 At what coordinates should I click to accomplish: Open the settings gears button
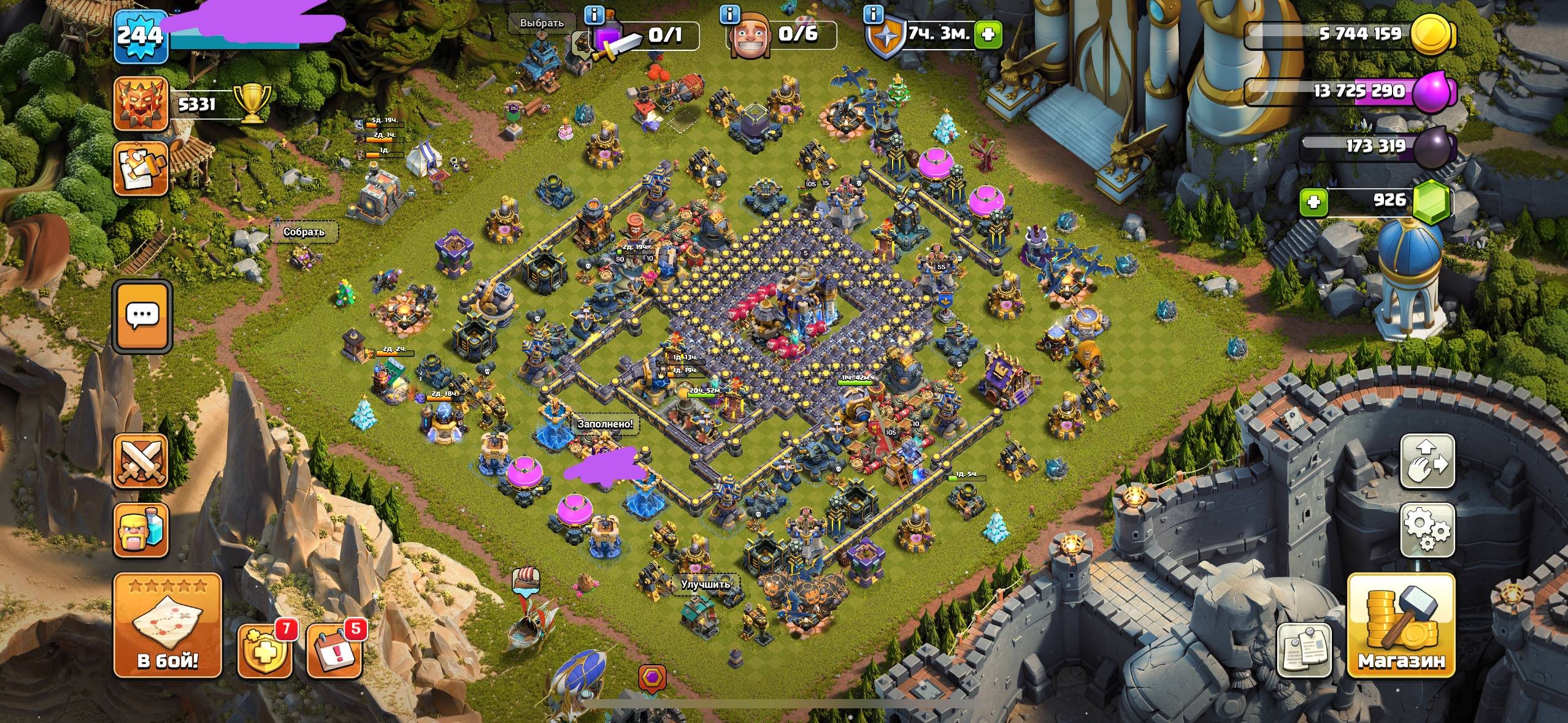click(1428, 530)
